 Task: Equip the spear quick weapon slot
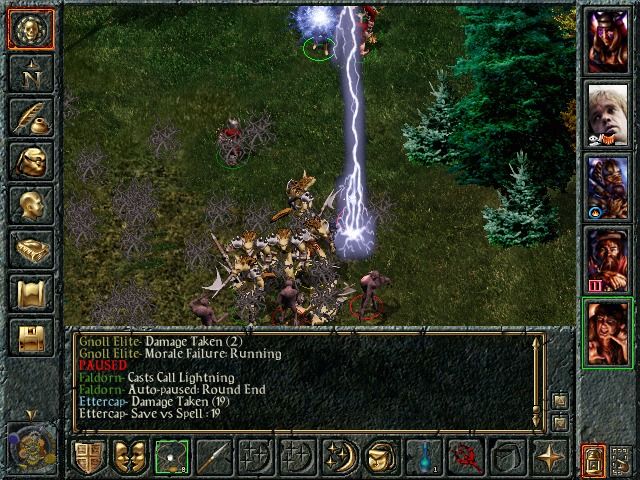(x=213, y=456)
